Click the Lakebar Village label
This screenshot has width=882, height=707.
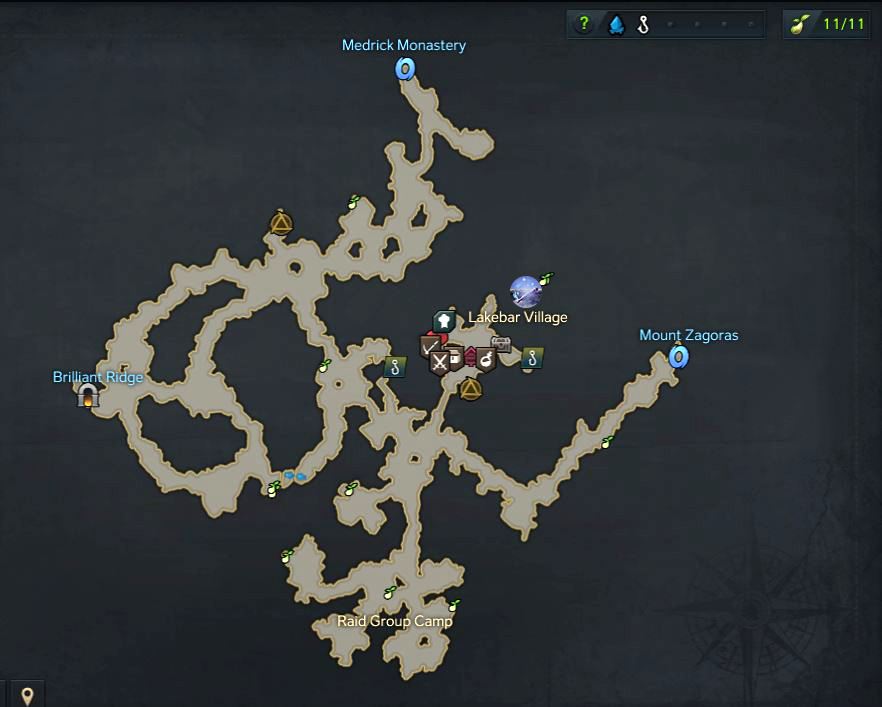(517, 318)
